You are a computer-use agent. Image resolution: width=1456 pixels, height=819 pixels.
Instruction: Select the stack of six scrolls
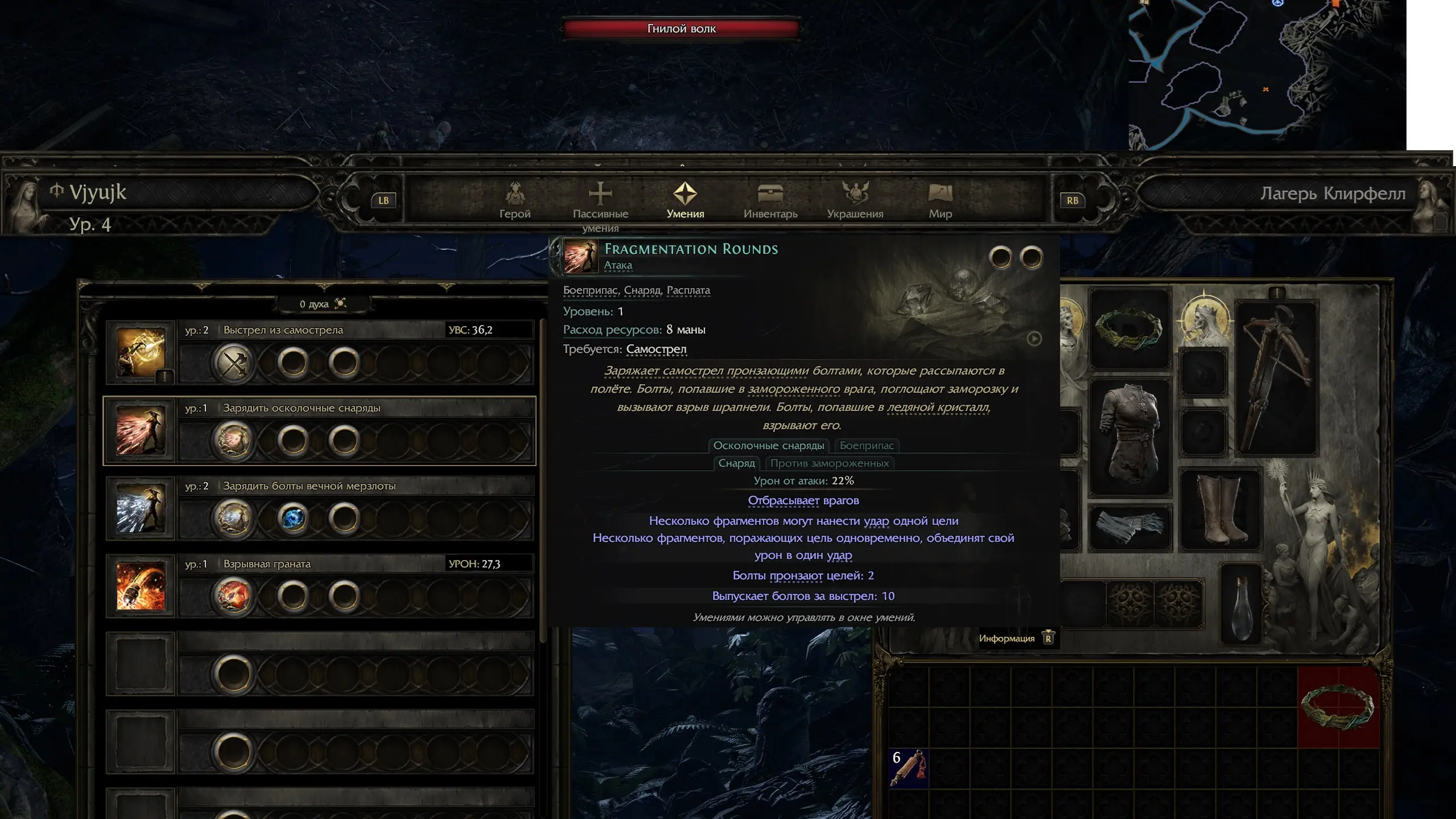(908, 768)
